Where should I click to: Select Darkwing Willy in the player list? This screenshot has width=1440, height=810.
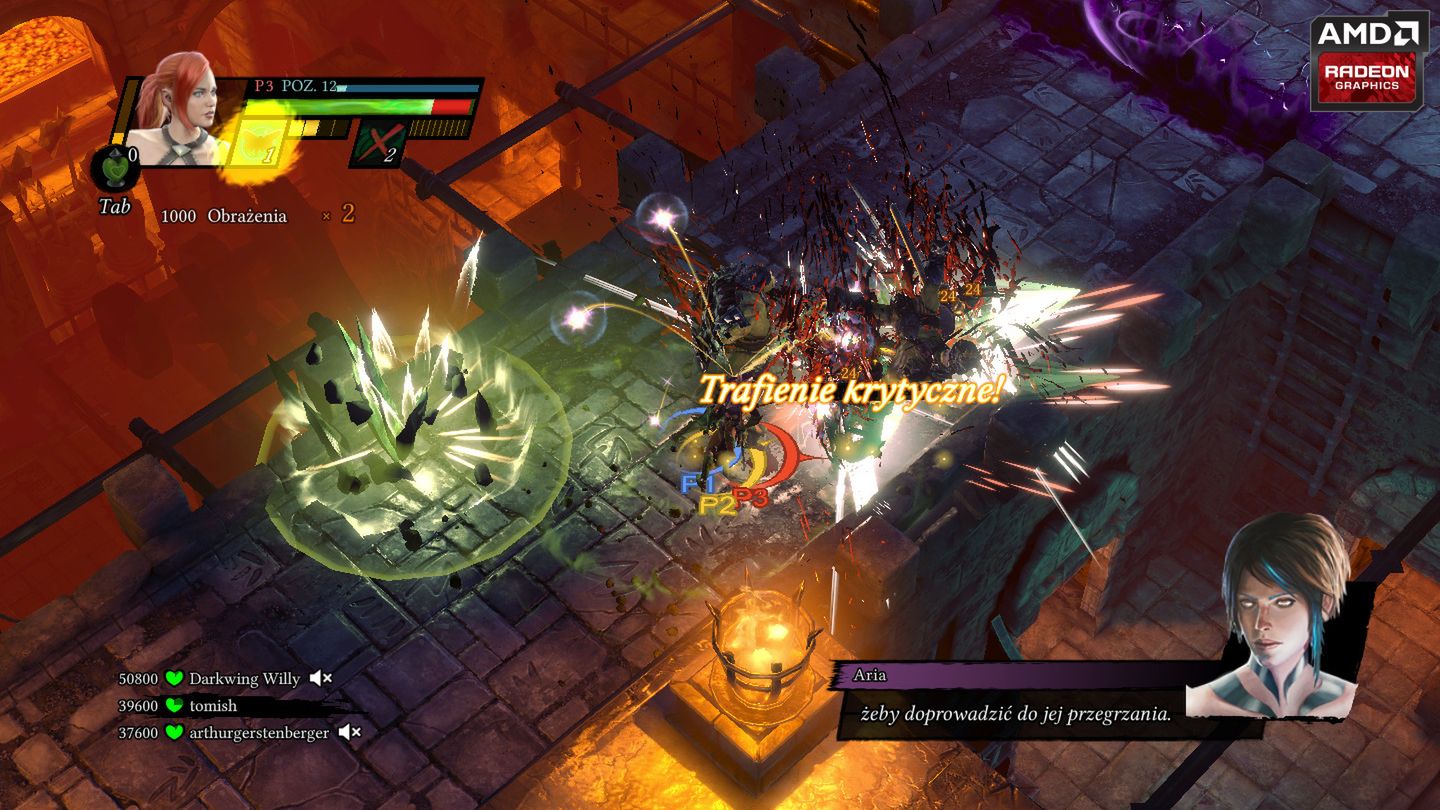[x=244, y=679]
